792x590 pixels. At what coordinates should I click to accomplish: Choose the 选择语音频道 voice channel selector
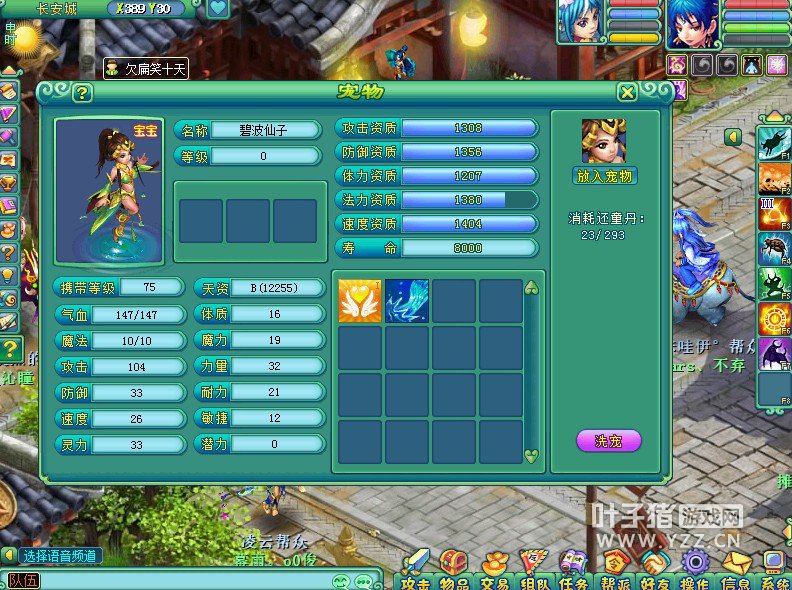[x=61, y=556]
